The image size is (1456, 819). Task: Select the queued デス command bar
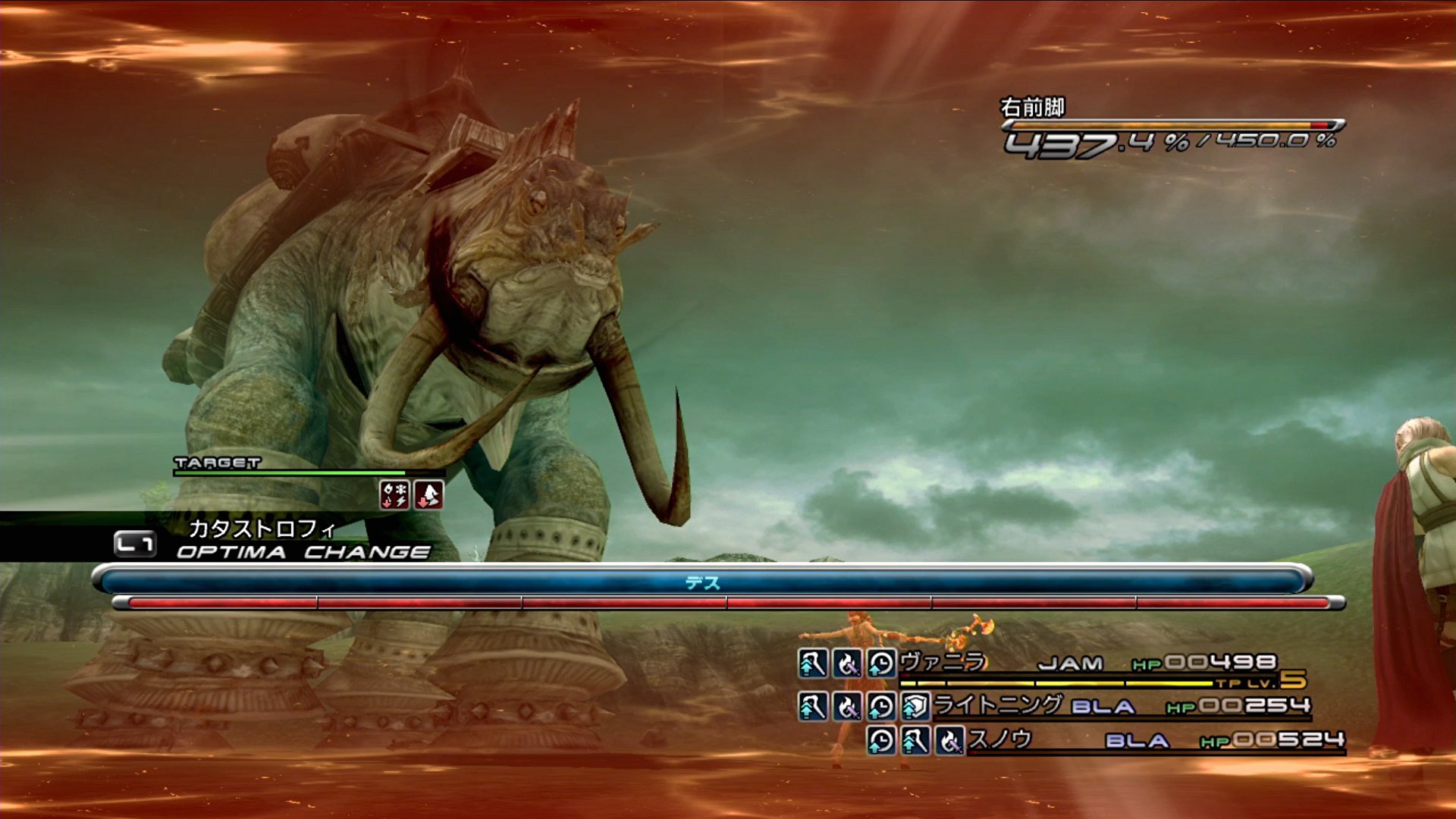702,582
